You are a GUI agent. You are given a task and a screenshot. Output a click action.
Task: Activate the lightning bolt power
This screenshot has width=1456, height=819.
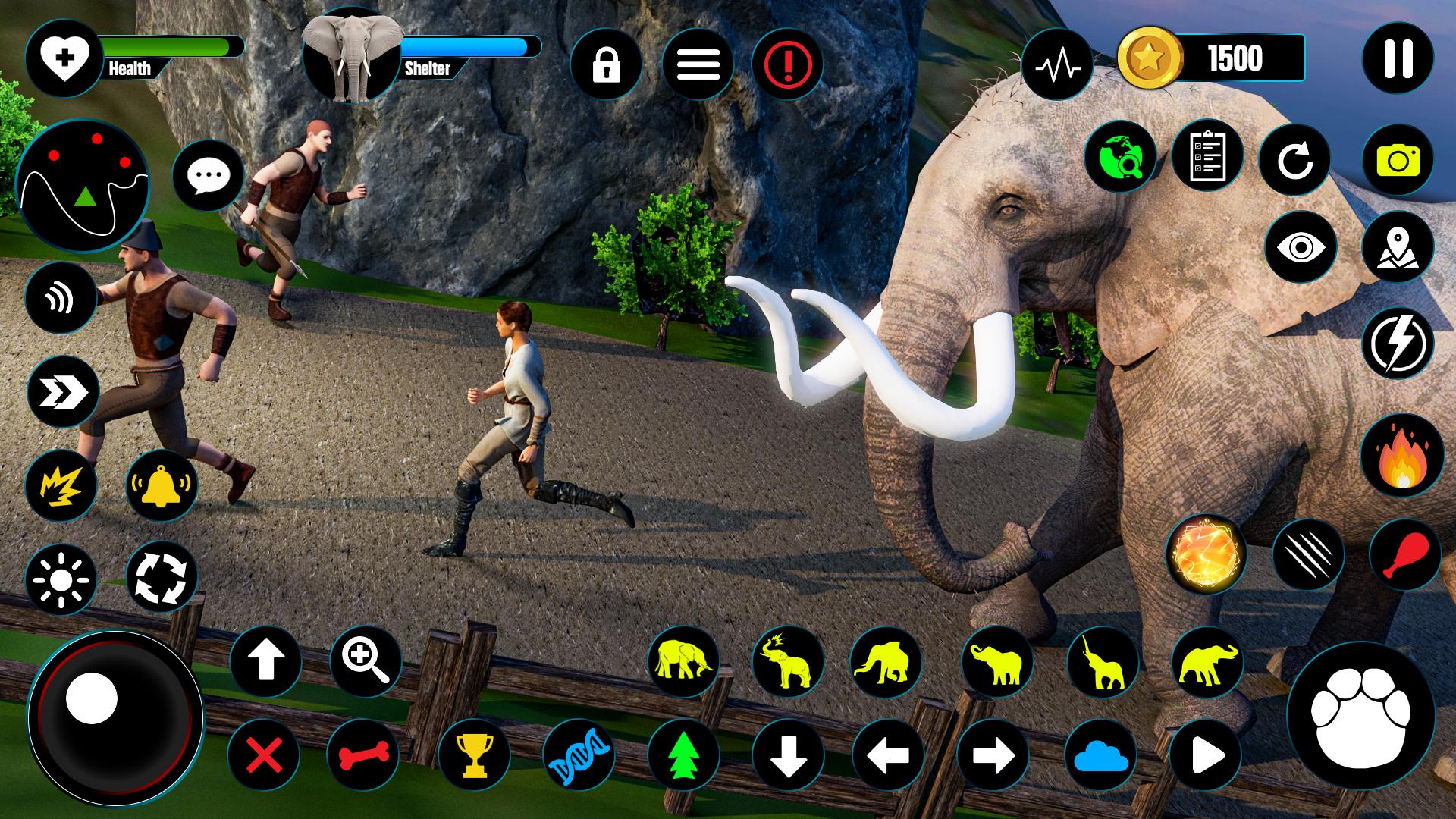1398,343
